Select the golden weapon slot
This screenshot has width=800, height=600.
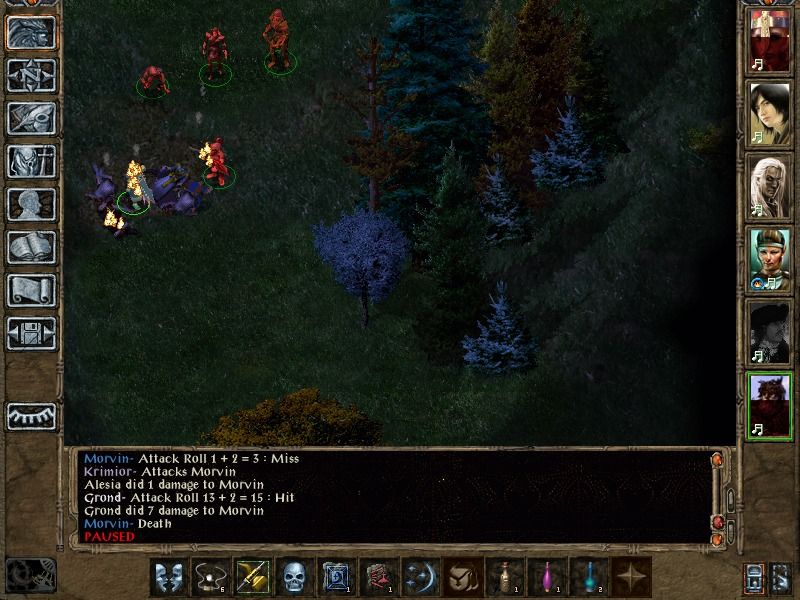(252, 577)
